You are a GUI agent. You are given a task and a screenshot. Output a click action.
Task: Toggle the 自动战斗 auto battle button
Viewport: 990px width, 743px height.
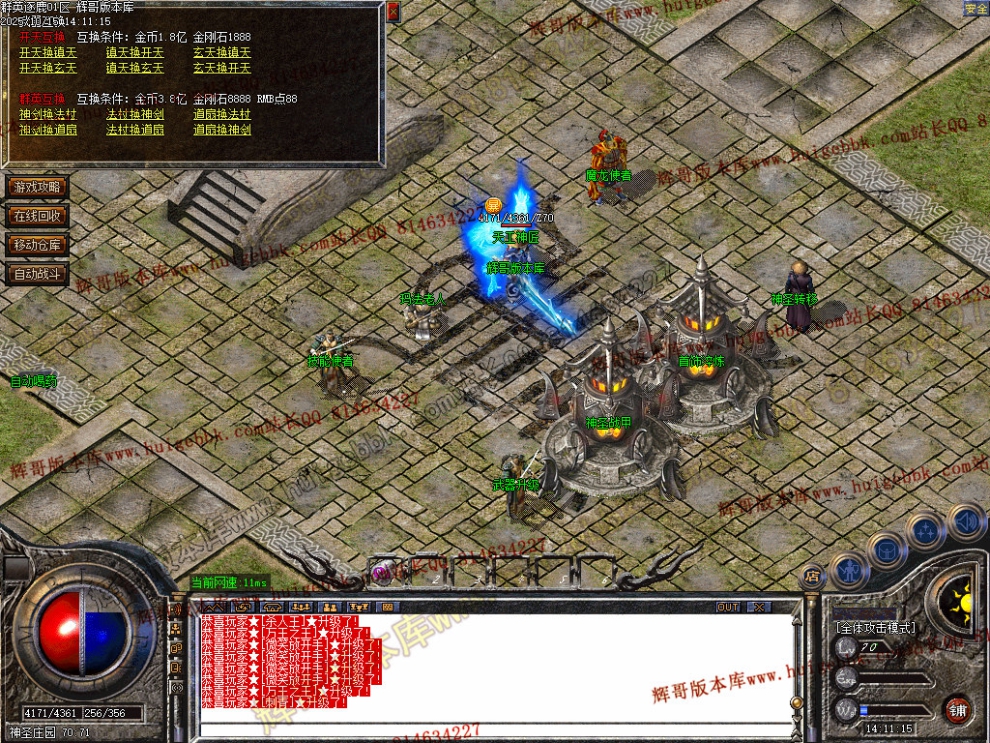(37, 273)
